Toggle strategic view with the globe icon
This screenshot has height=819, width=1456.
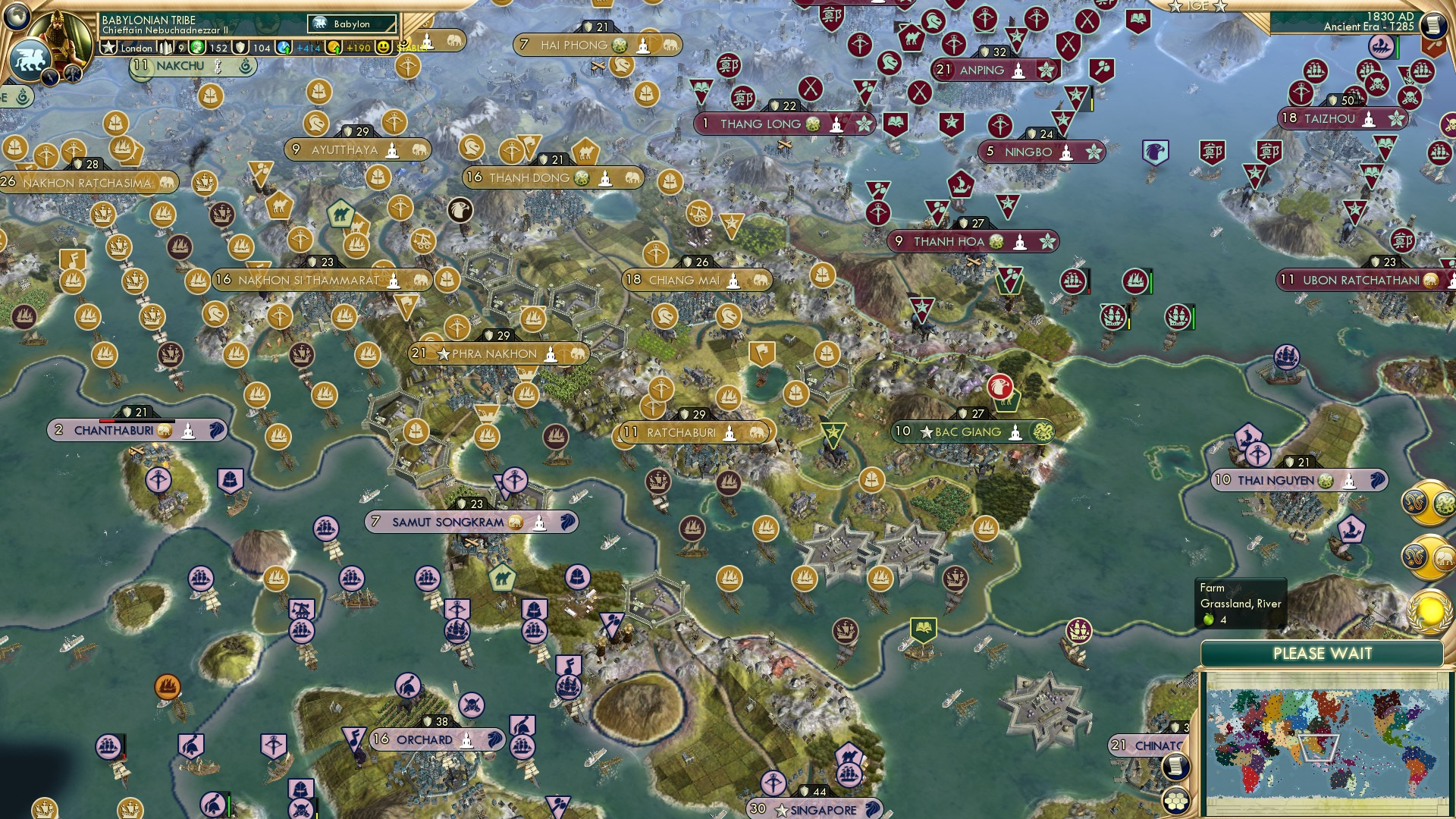(x=16, y=17)
